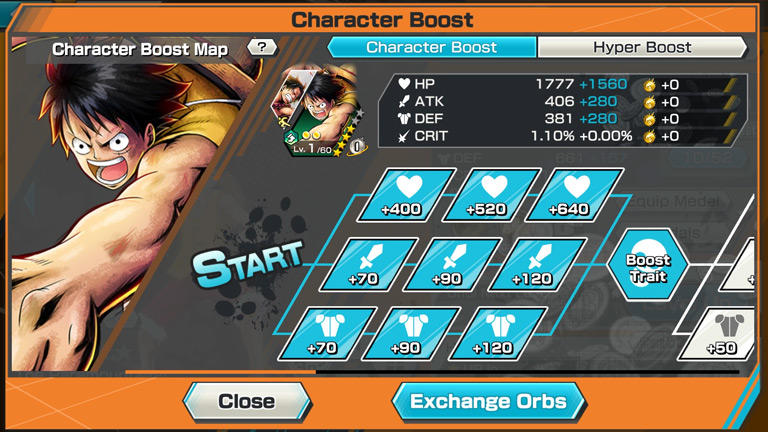Screen dimensions: 768x432
Task: Choose the +90 ATK sword node
Action: pos(446,264)
